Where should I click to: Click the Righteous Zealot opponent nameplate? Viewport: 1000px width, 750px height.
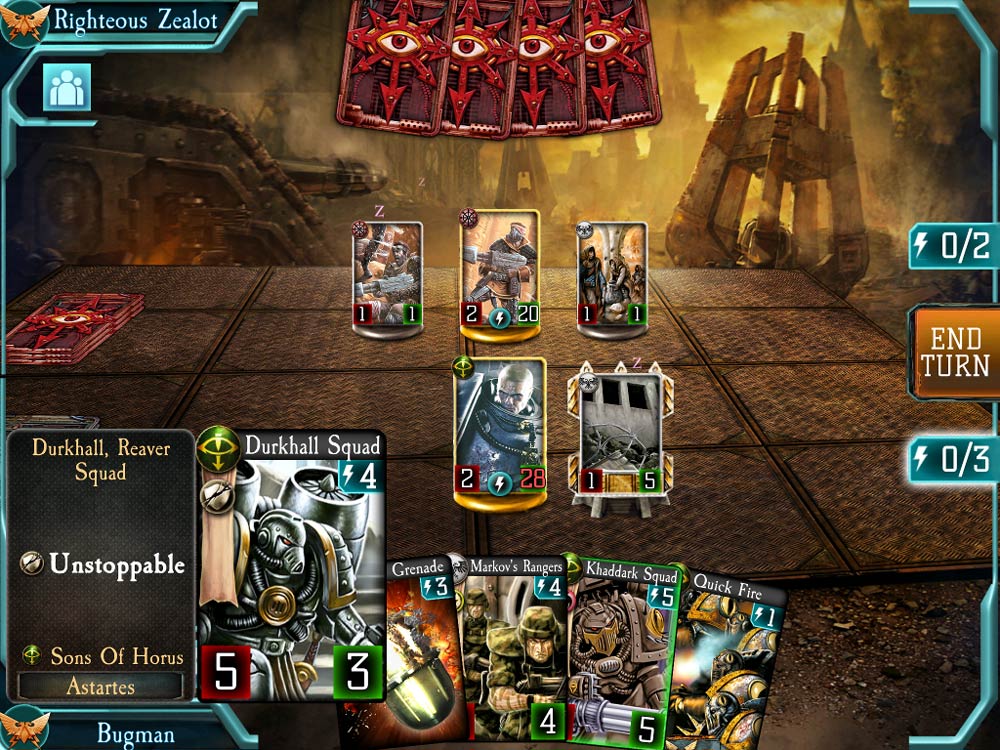point(130,20)
